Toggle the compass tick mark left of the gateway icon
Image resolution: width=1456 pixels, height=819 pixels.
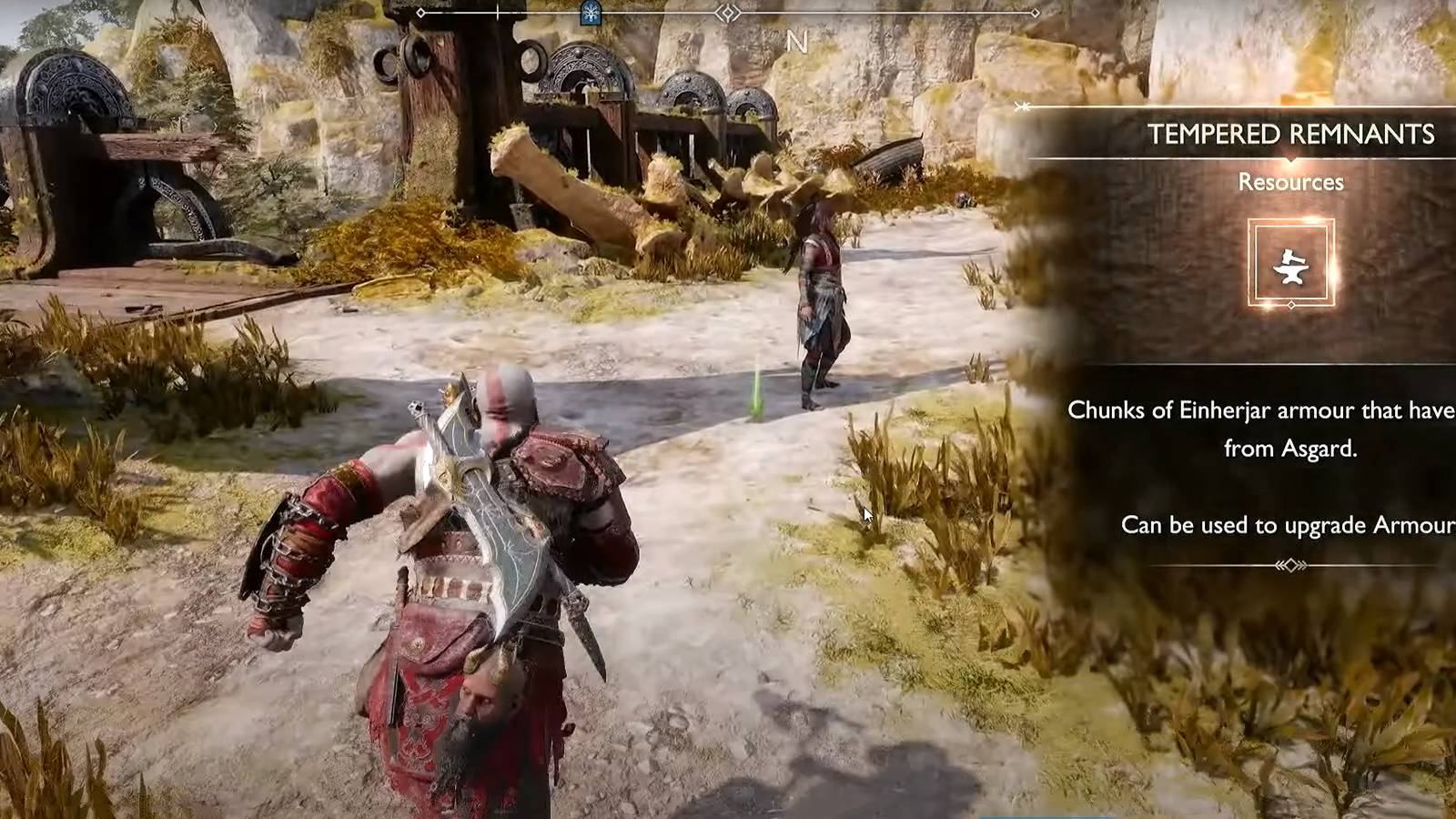(x=496, y=14)
